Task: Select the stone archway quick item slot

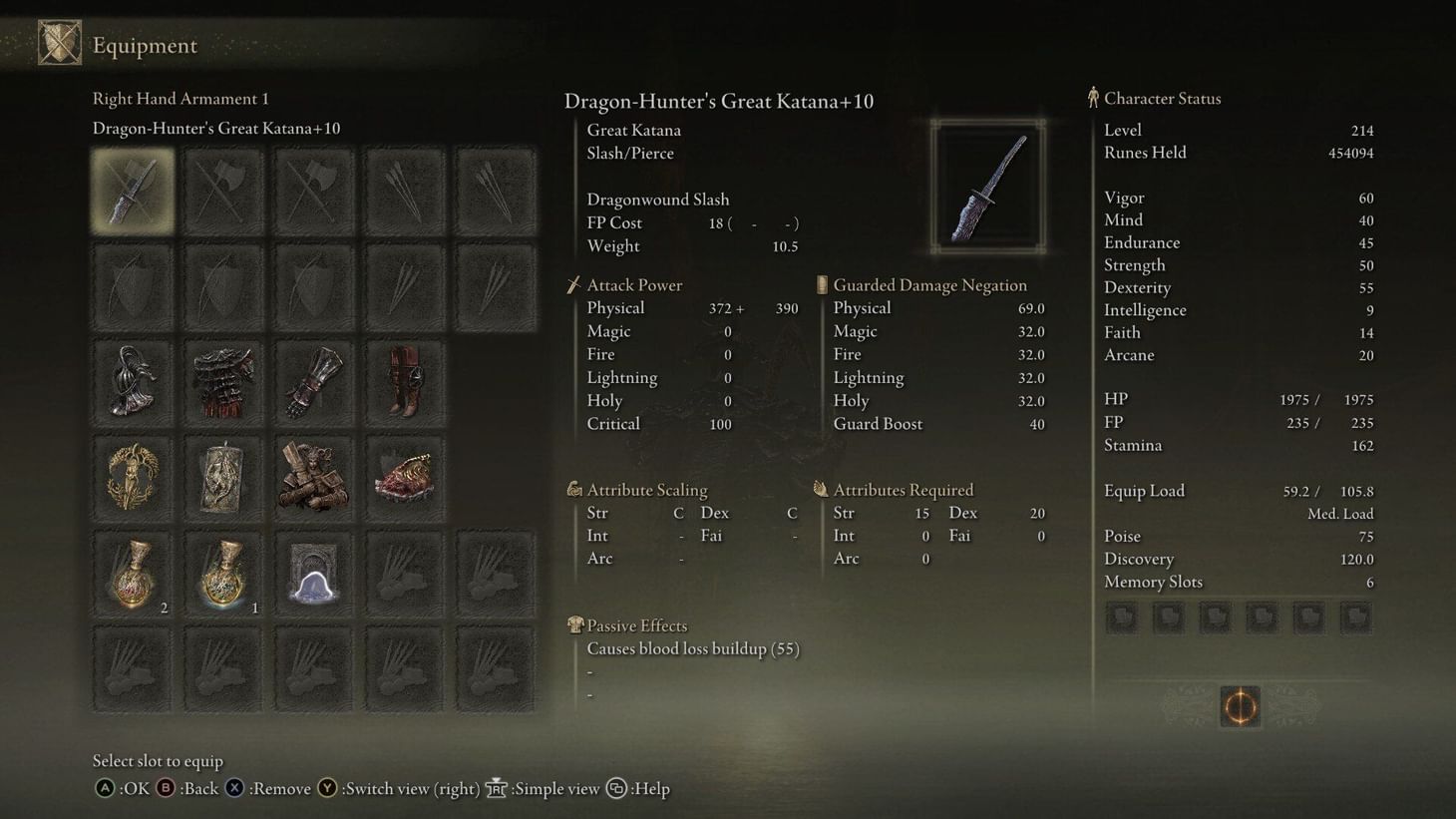Action: tap(314, 575)
